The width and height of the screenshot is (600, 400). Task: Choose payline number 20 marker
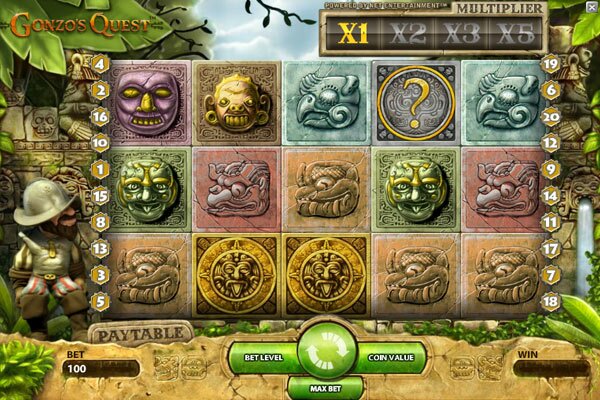coord(549,116)
